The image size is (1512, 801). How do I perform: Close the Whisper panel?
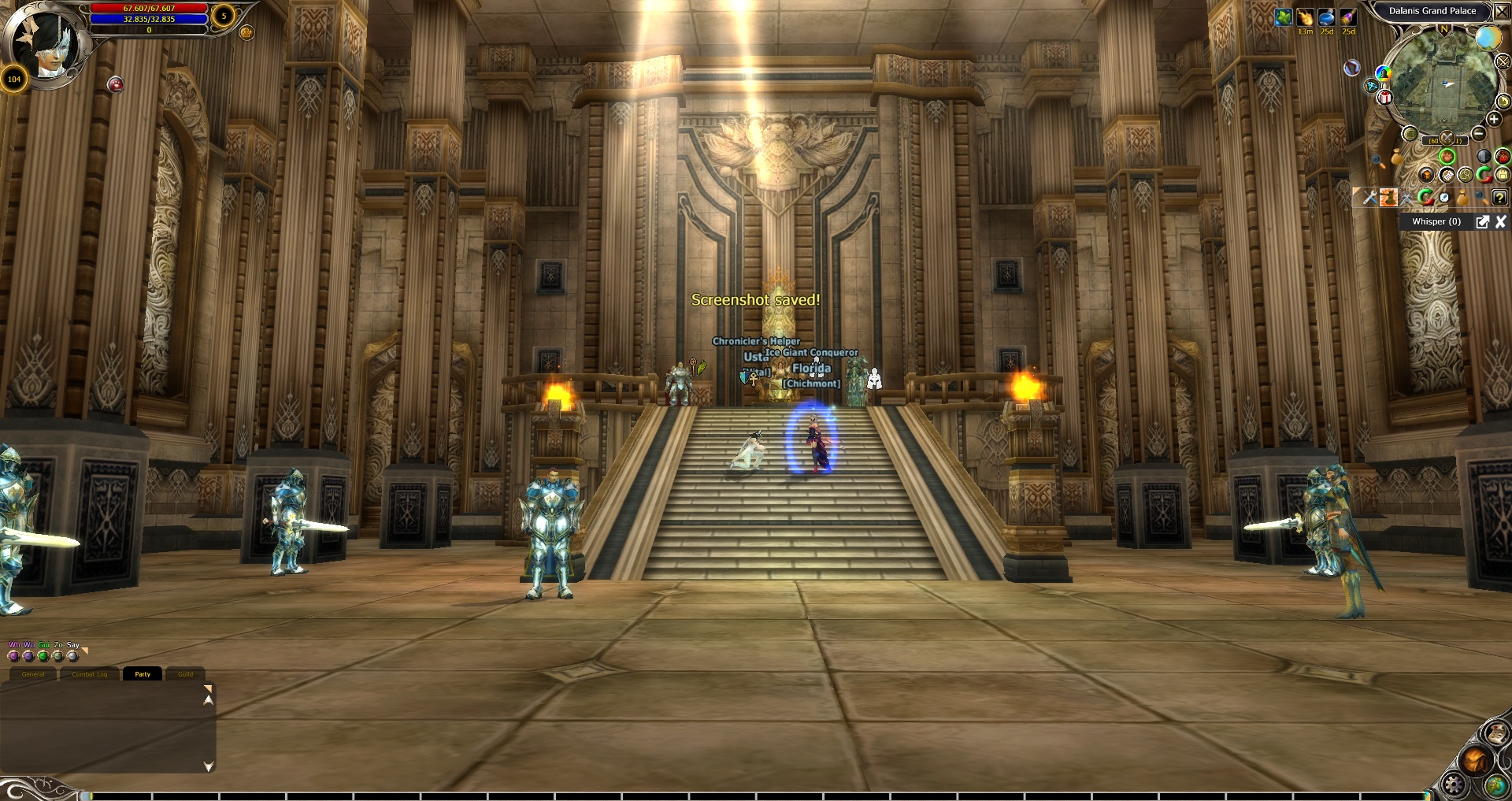(1500, 222)
